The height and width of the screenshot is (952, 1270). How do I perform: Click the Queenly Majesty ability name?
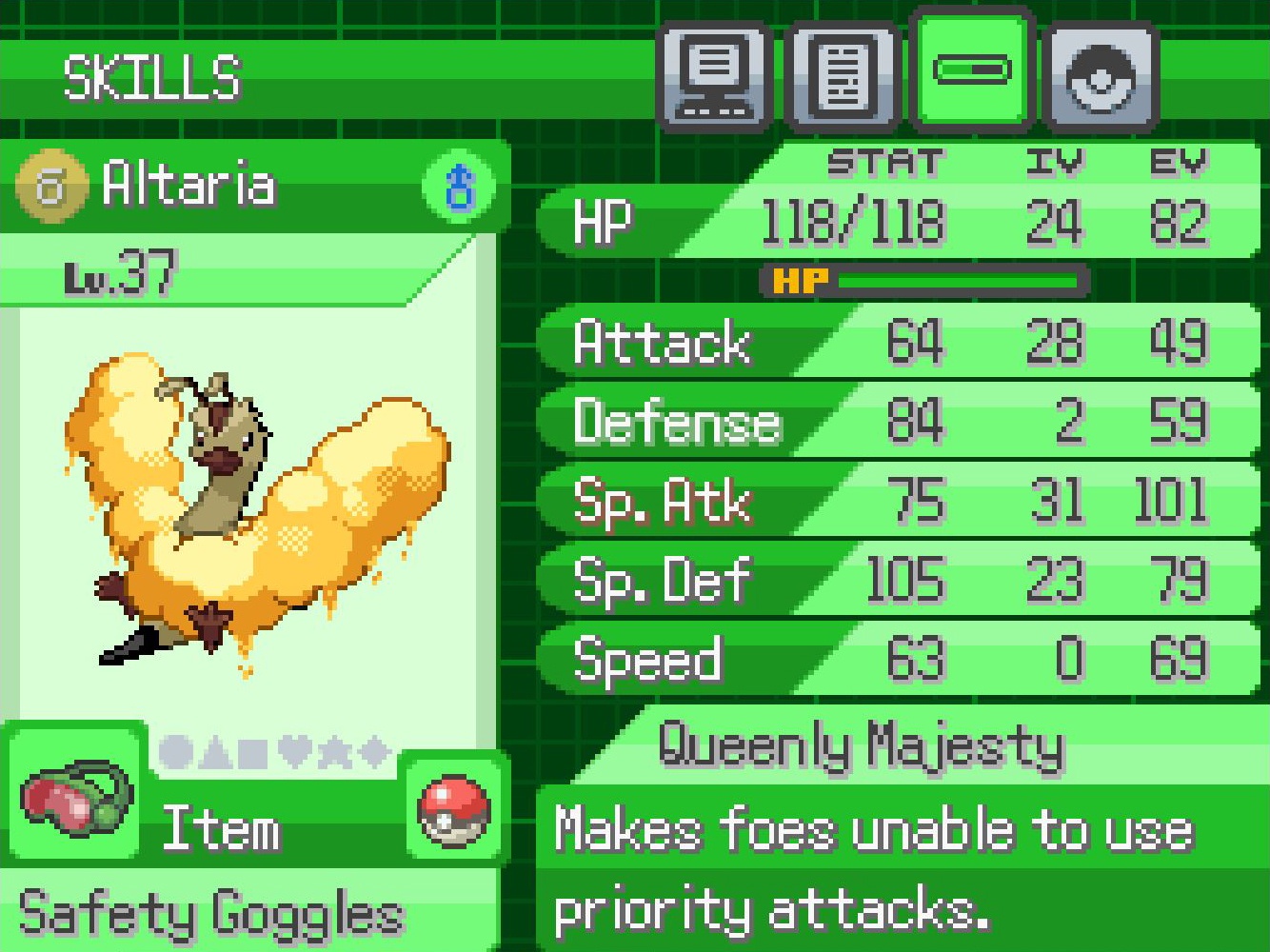click(861, 744)
